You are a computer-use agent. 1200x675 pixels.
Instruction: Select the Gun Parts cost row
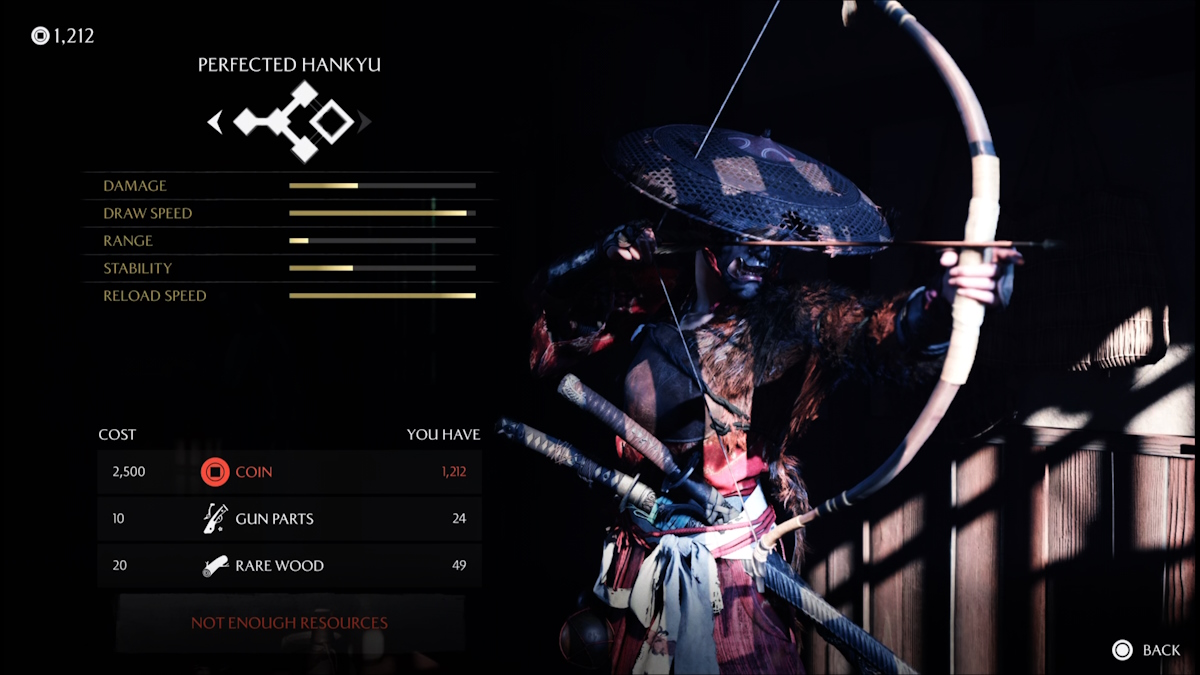(289, 519)
